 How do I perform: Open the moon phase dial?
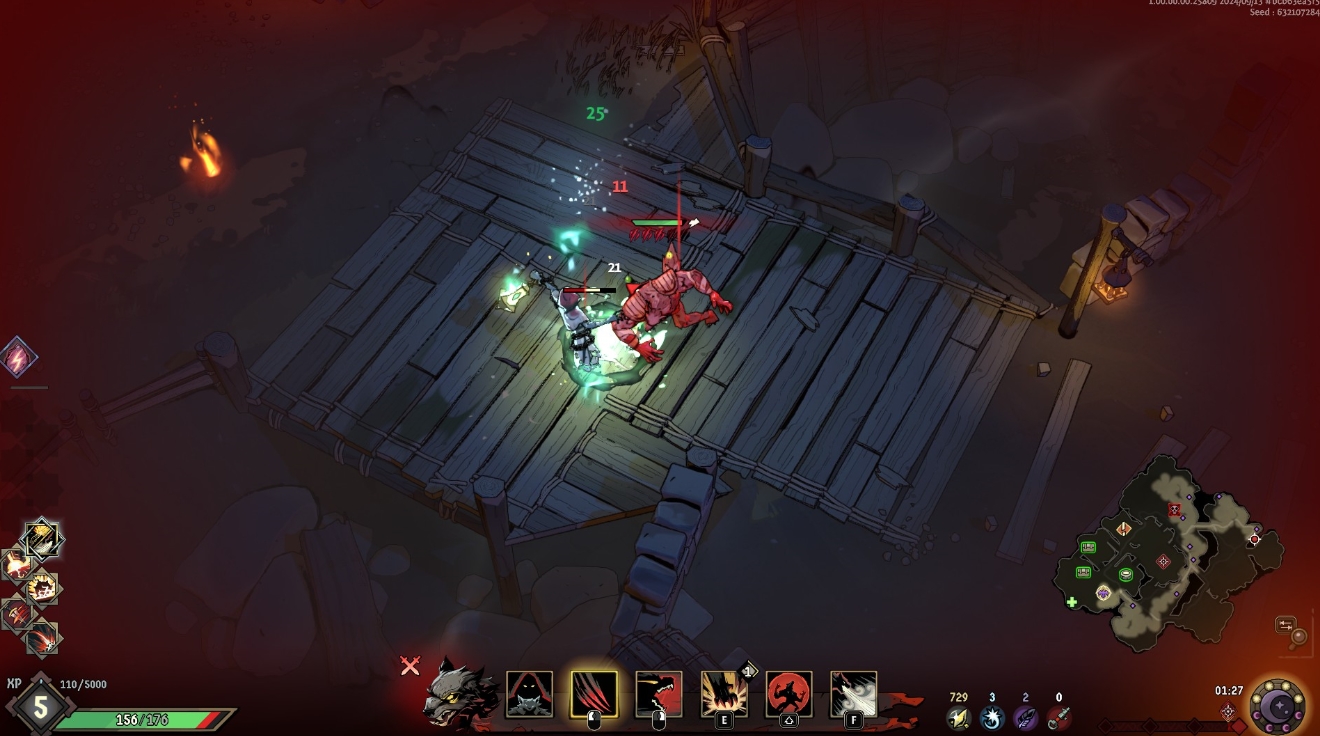click(x=1277, y=706)
